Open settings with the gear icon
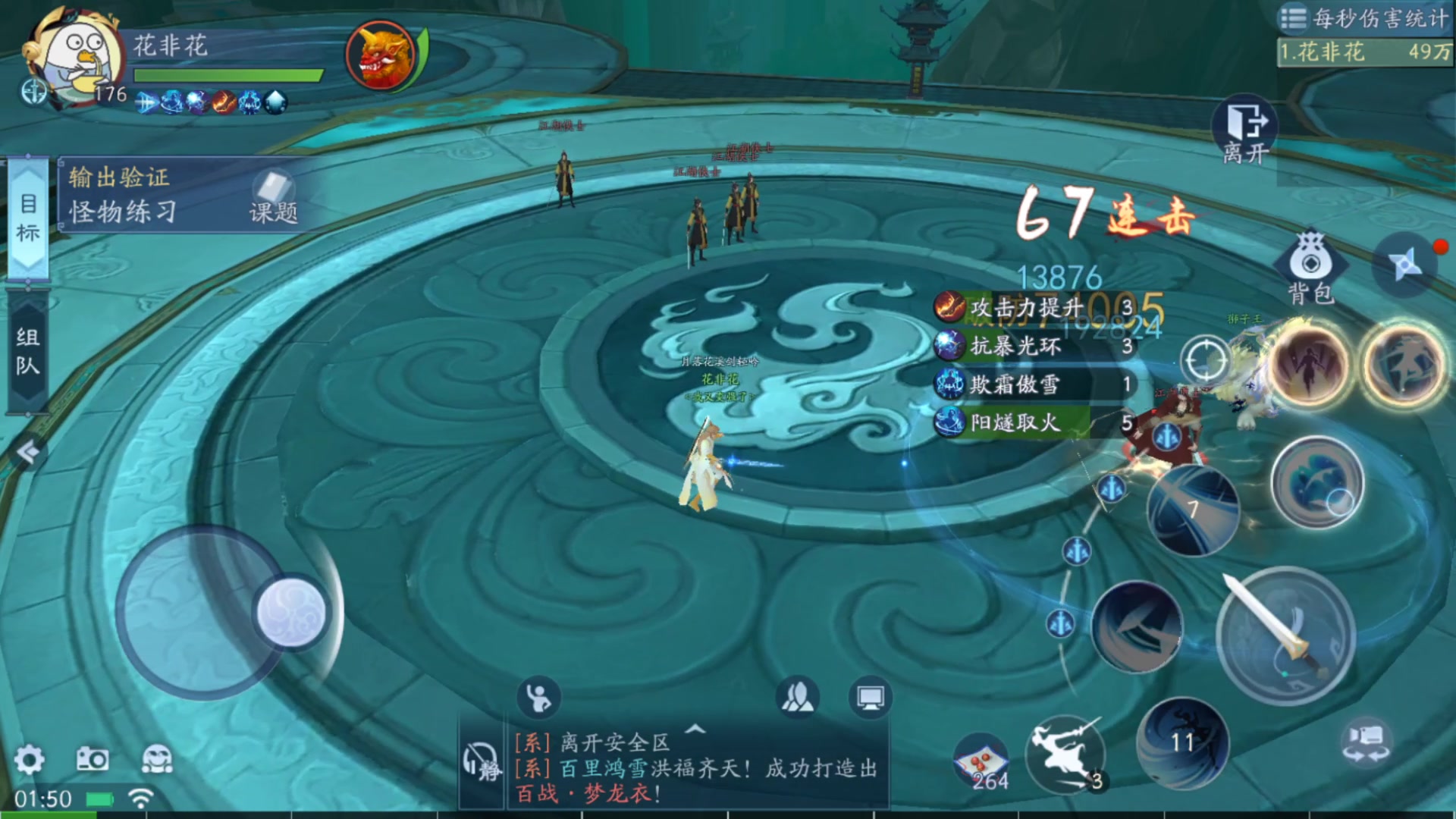 pyautogui.click(x=30, y=759)
